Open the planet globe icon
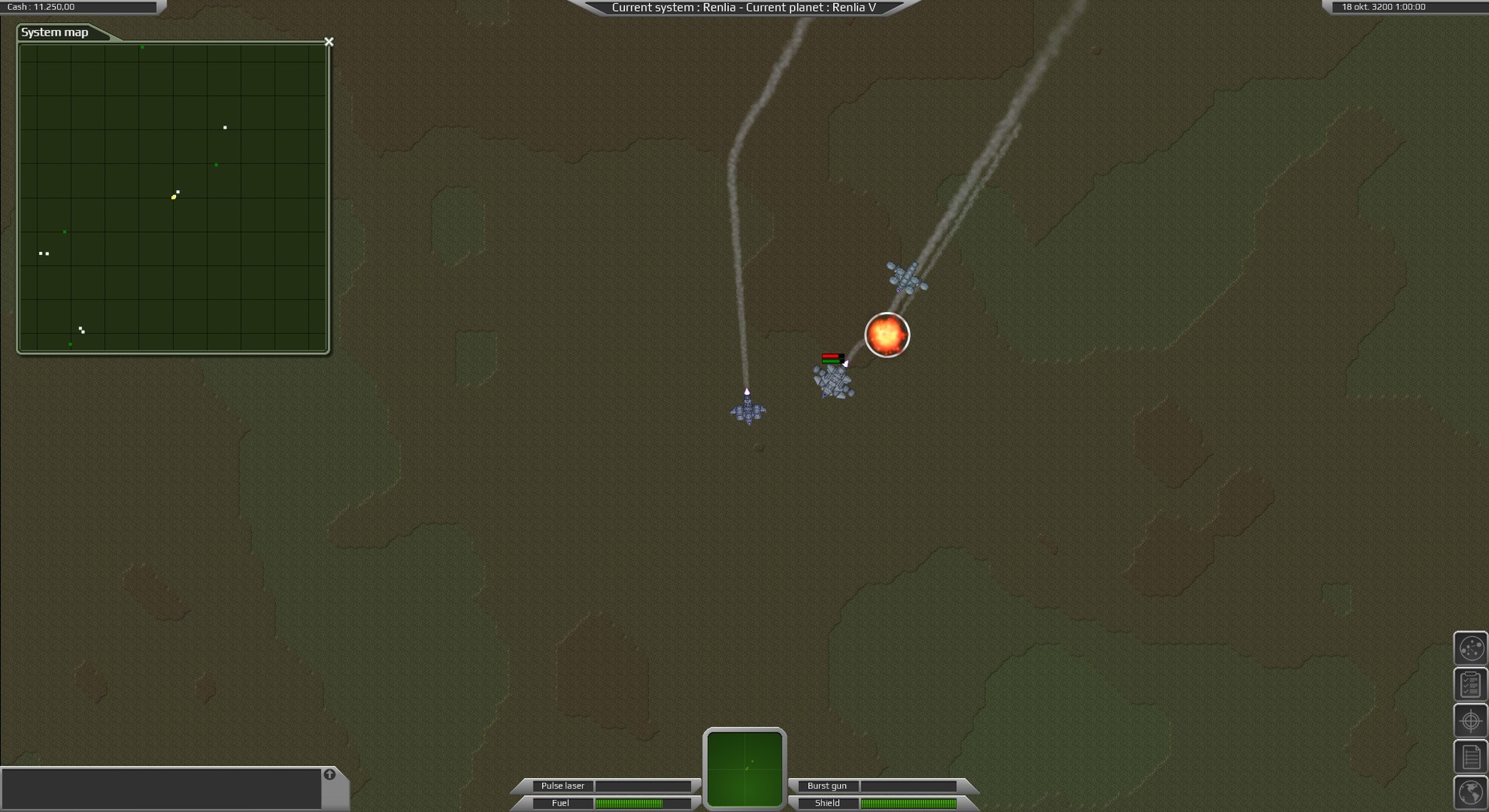This screenshot has height=812, width=1489. tap(1470, 793)
